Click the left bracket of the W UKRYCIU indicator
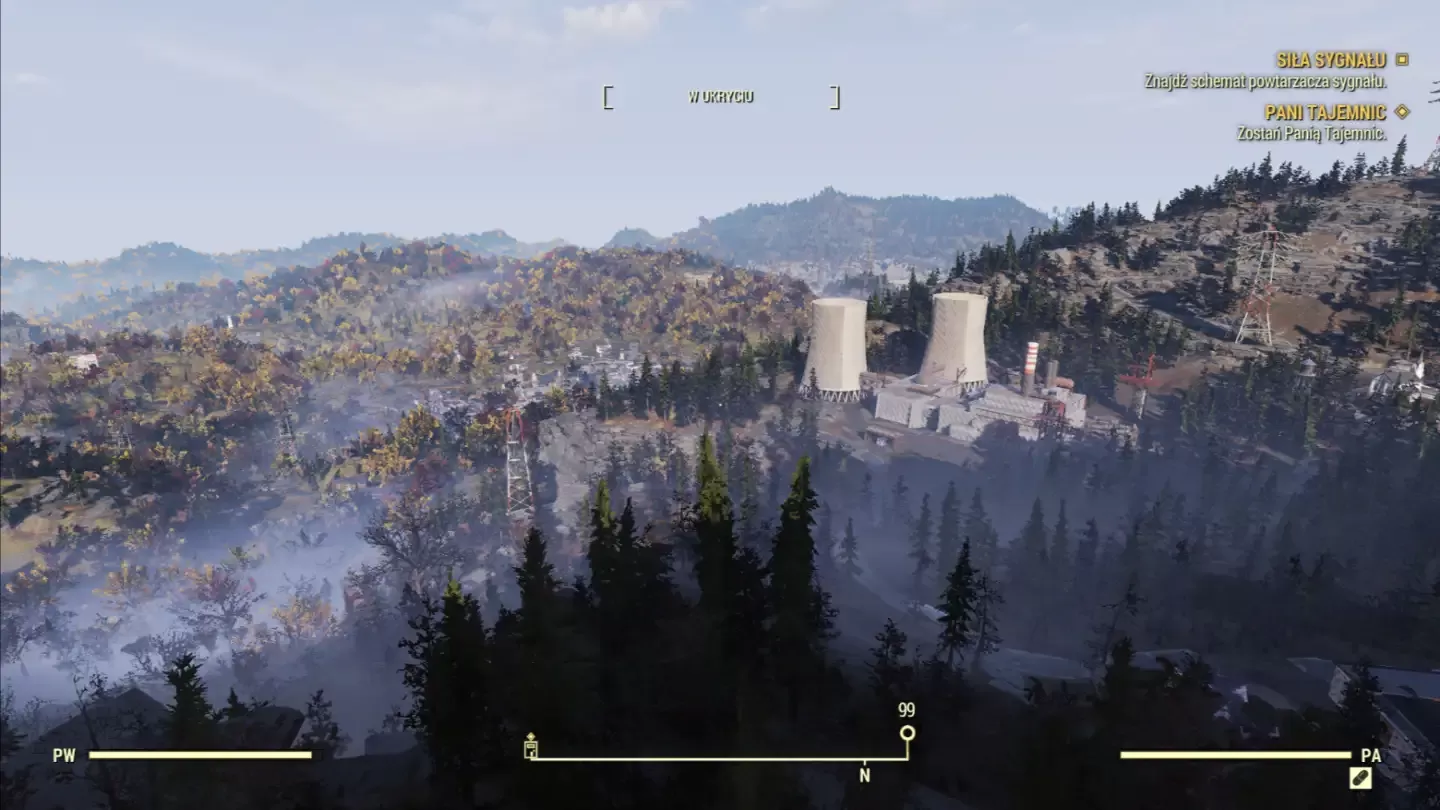Image resolution: width=1440 pixels, height=810 pixels. (607, 97)
